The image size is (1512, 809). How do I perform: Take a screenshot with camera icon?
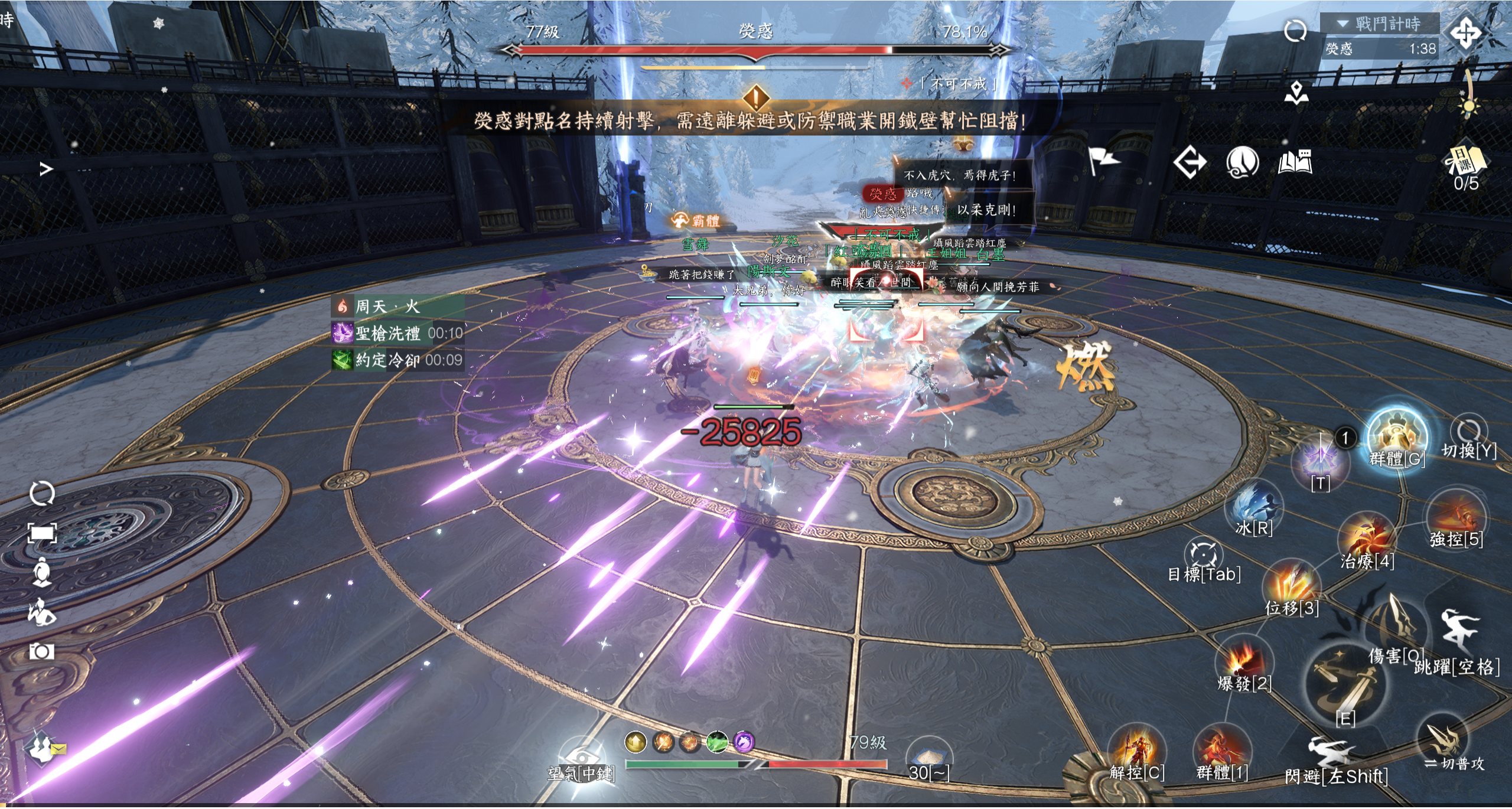(x=42, y=652)
